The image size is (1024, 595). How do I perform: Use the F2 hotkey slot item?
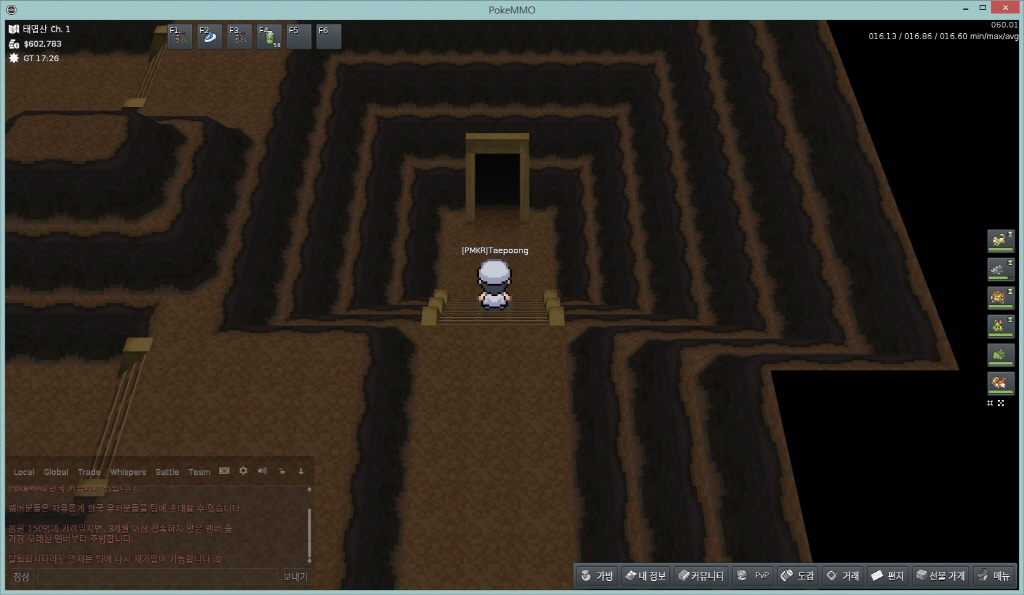point(210,37)
